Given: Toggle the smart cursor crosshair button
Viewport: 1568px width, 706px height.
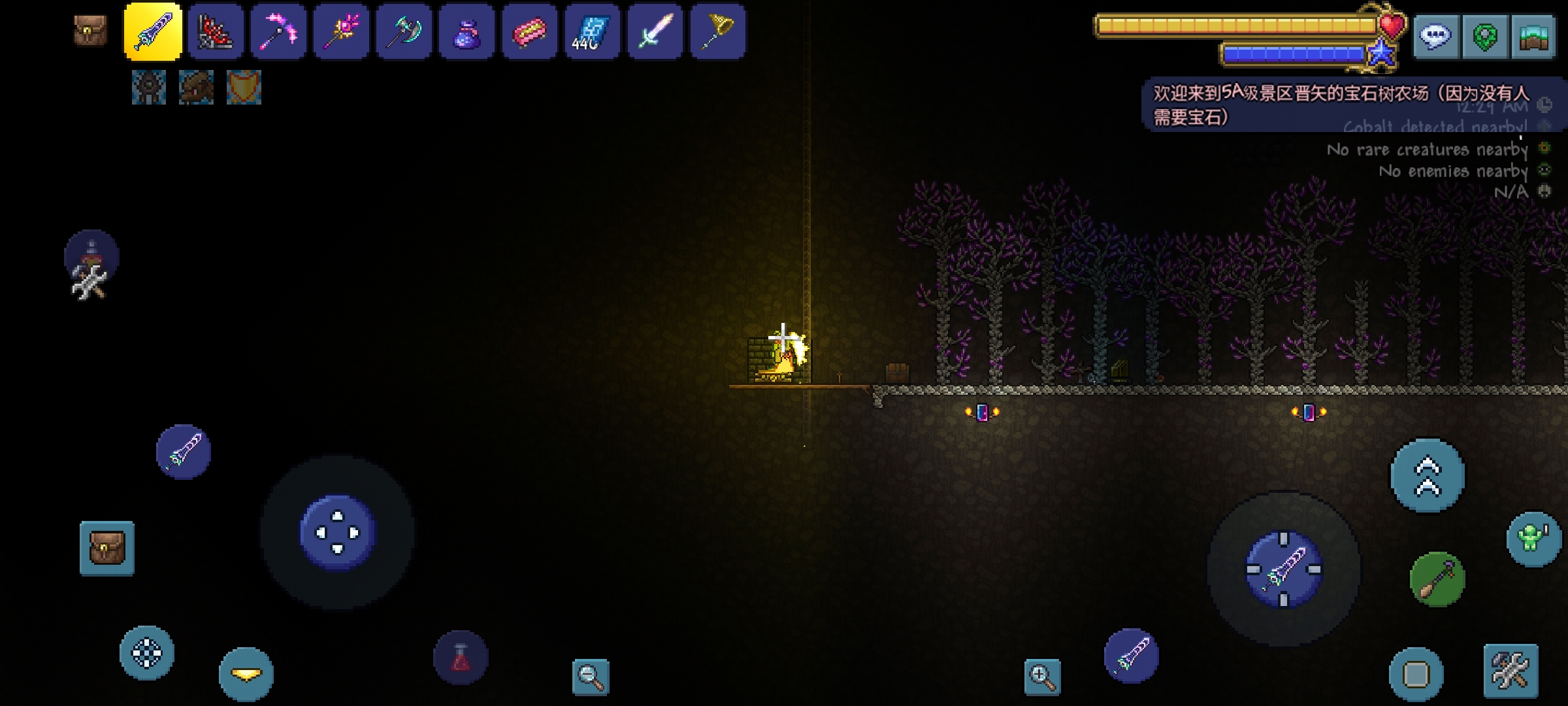Looking at the screenshot, I should (x=147, y=653).
